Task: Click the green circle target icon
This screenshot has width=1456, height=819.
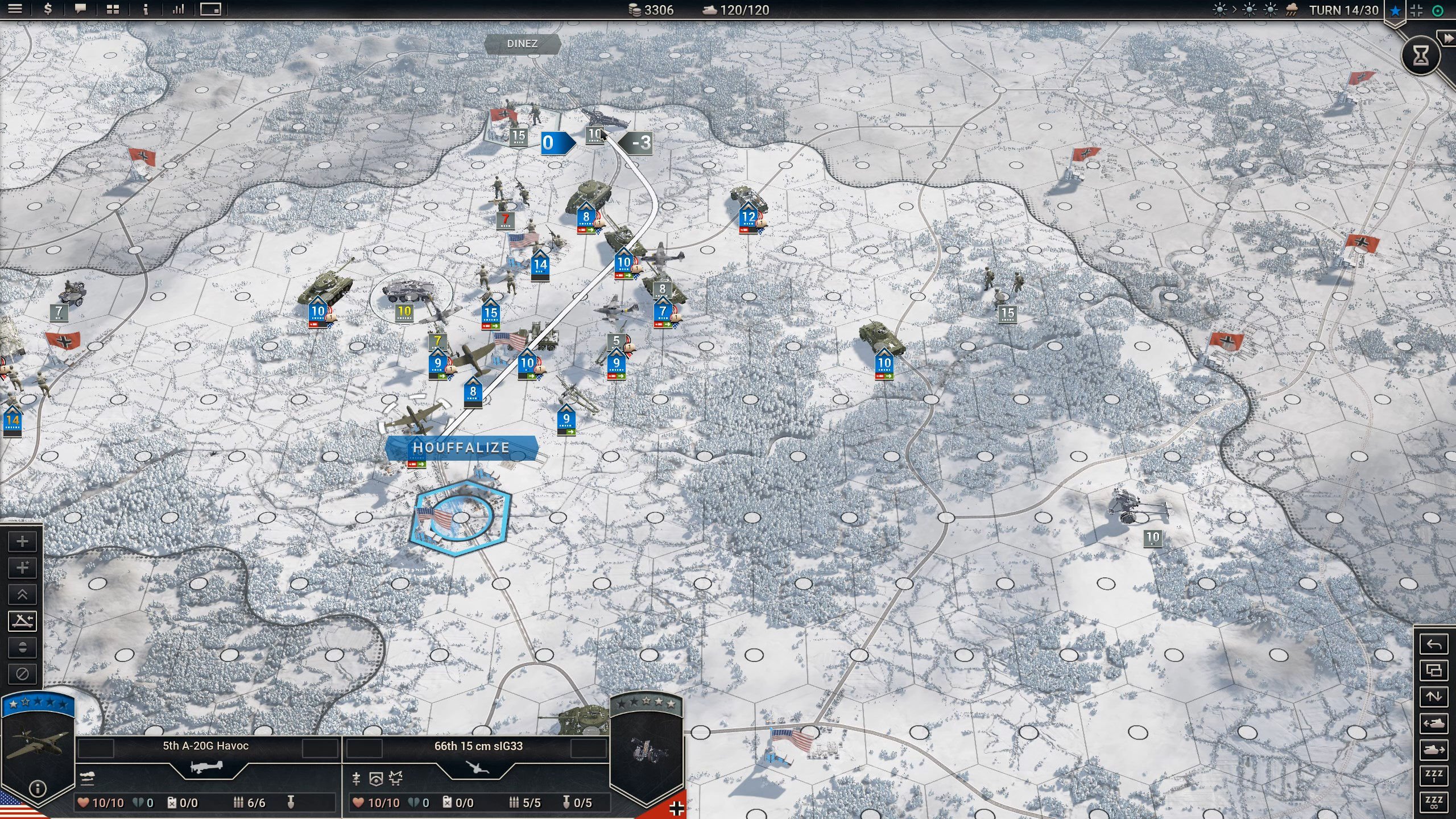Action: coord(1437,10)
